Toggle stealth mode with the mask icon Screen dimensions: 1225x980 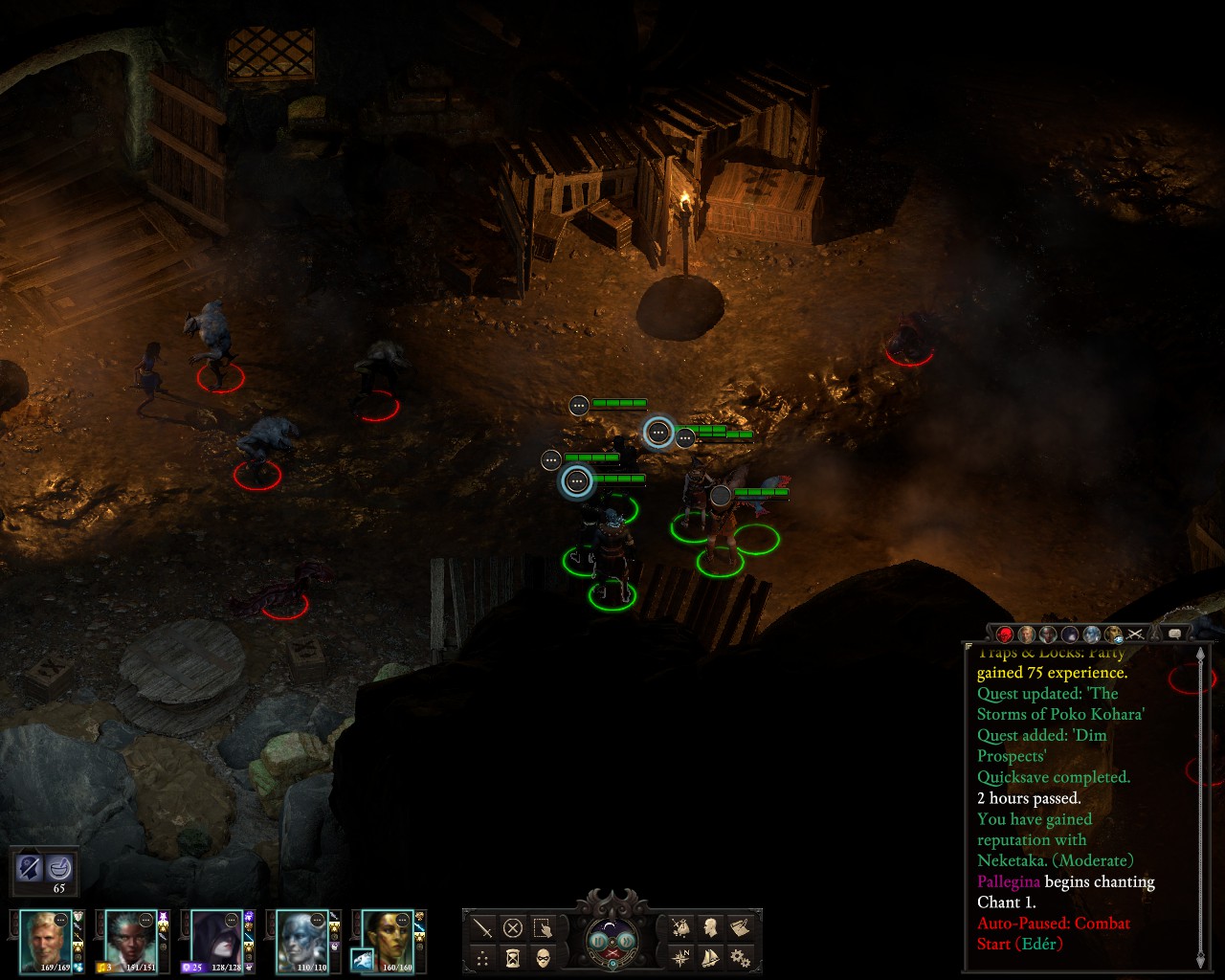tap(543, 957)
